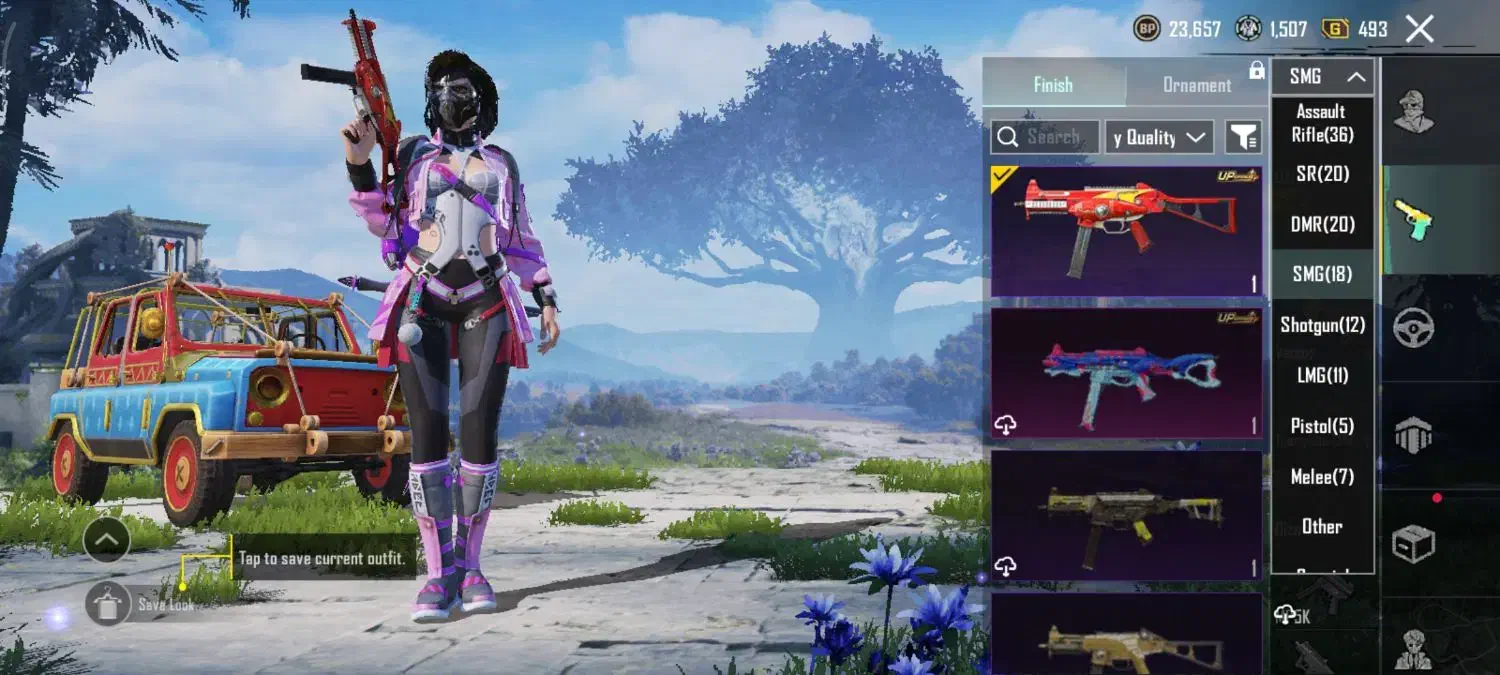The width and height of the screenshot is (1500, 675).
Task: Click the up-arrow expand button
Action: point(107,541)
